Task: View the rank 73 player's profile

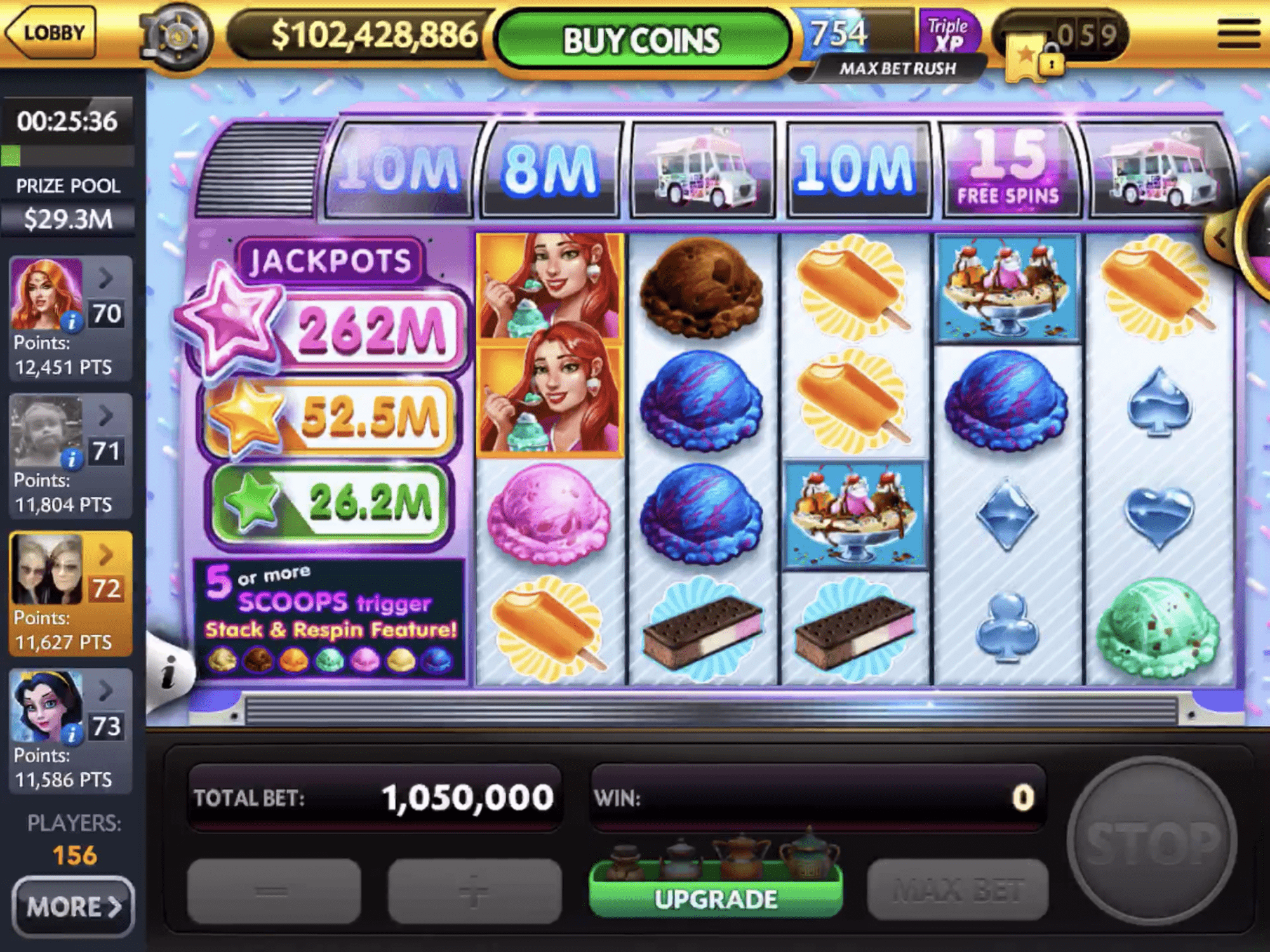Action: point(70,731)
